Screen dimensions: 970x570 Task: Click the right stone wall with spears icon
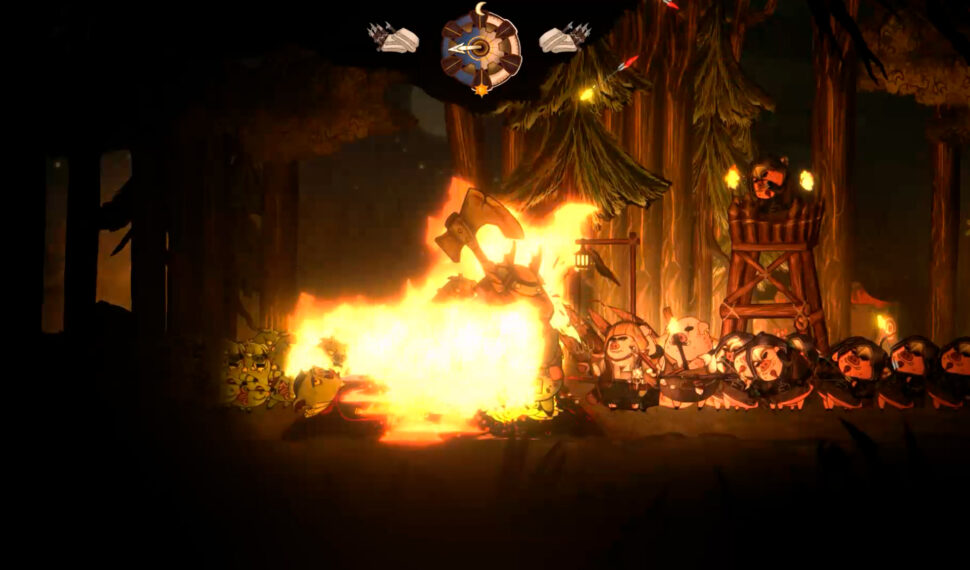click(x=565, y=38)
